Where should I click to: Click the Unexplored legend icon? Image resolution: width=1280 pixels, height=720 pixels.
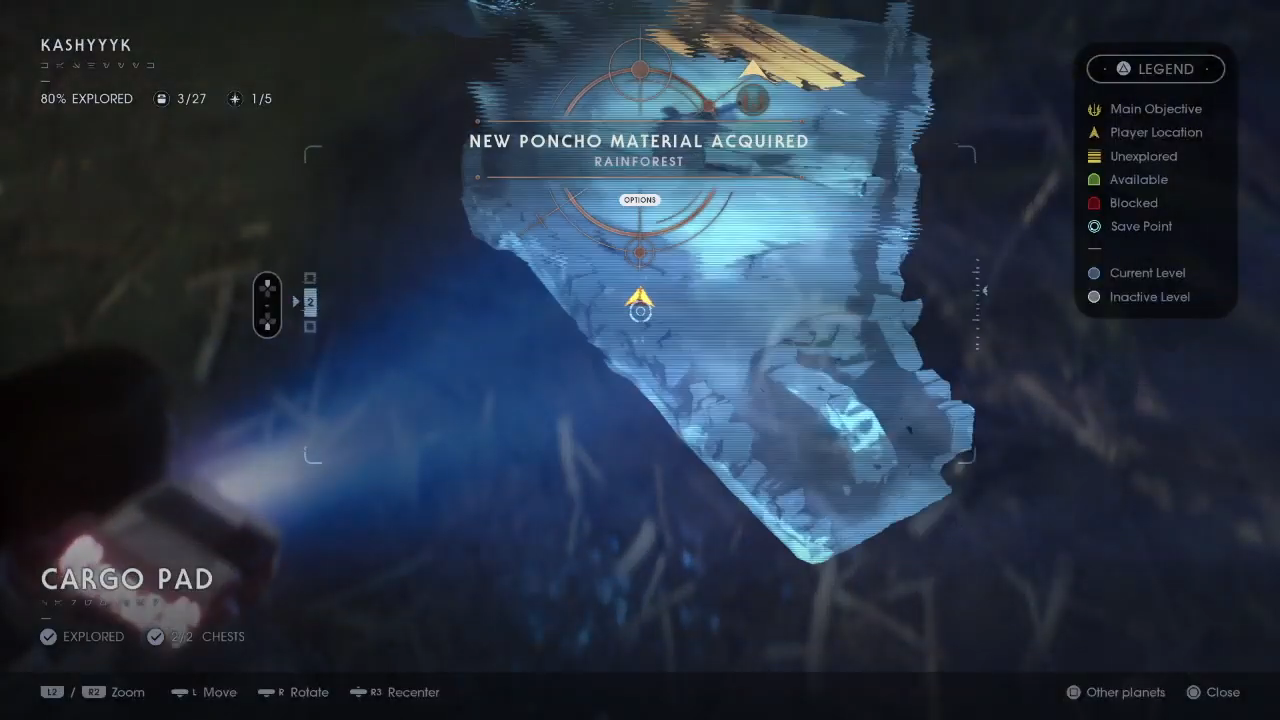(1094, 156)
